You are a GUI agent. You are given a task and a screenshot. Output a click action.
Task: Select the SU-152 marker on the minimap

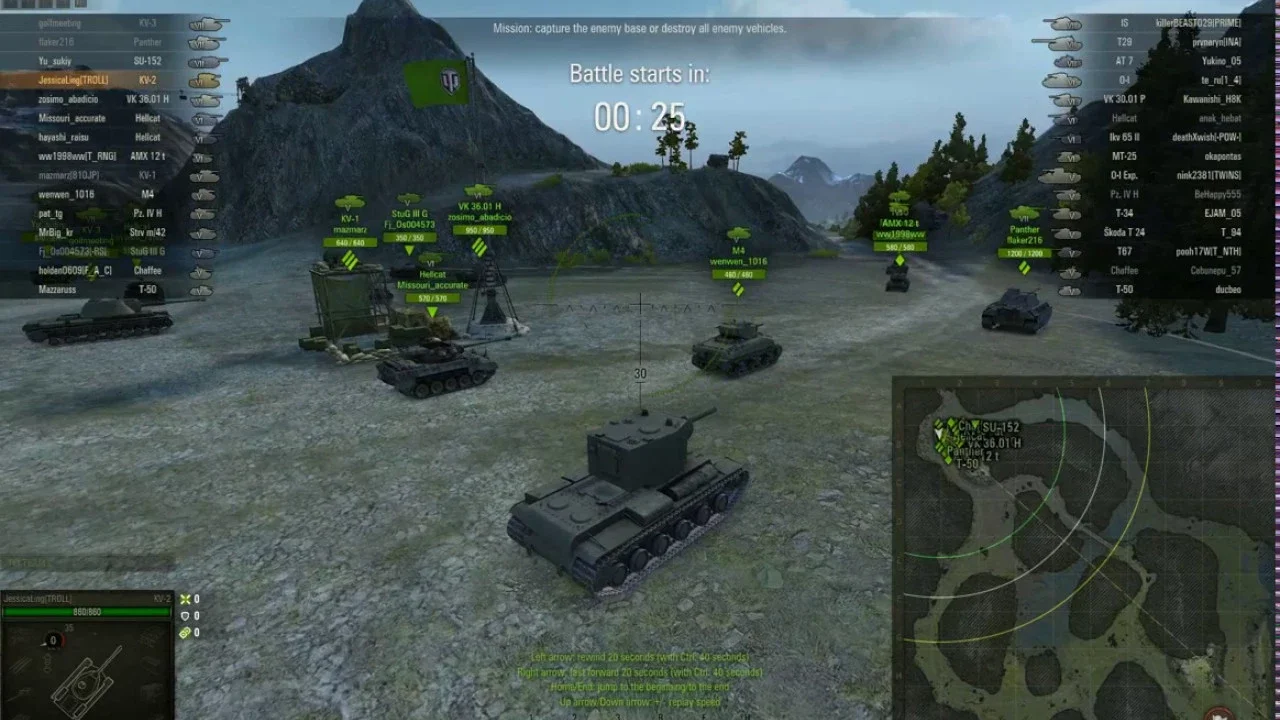click(1000, 427)
